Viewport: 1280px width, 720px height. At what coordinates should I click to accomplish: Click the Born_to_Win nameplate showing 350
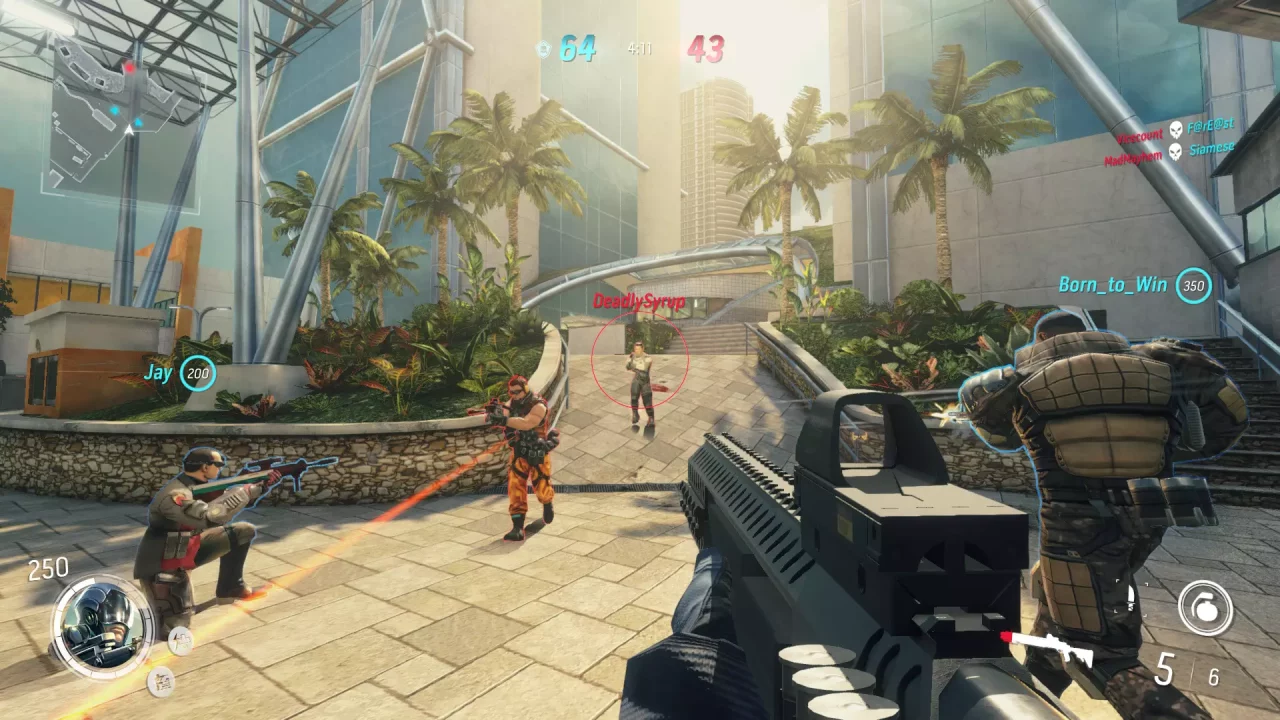tap(1125, 285)
